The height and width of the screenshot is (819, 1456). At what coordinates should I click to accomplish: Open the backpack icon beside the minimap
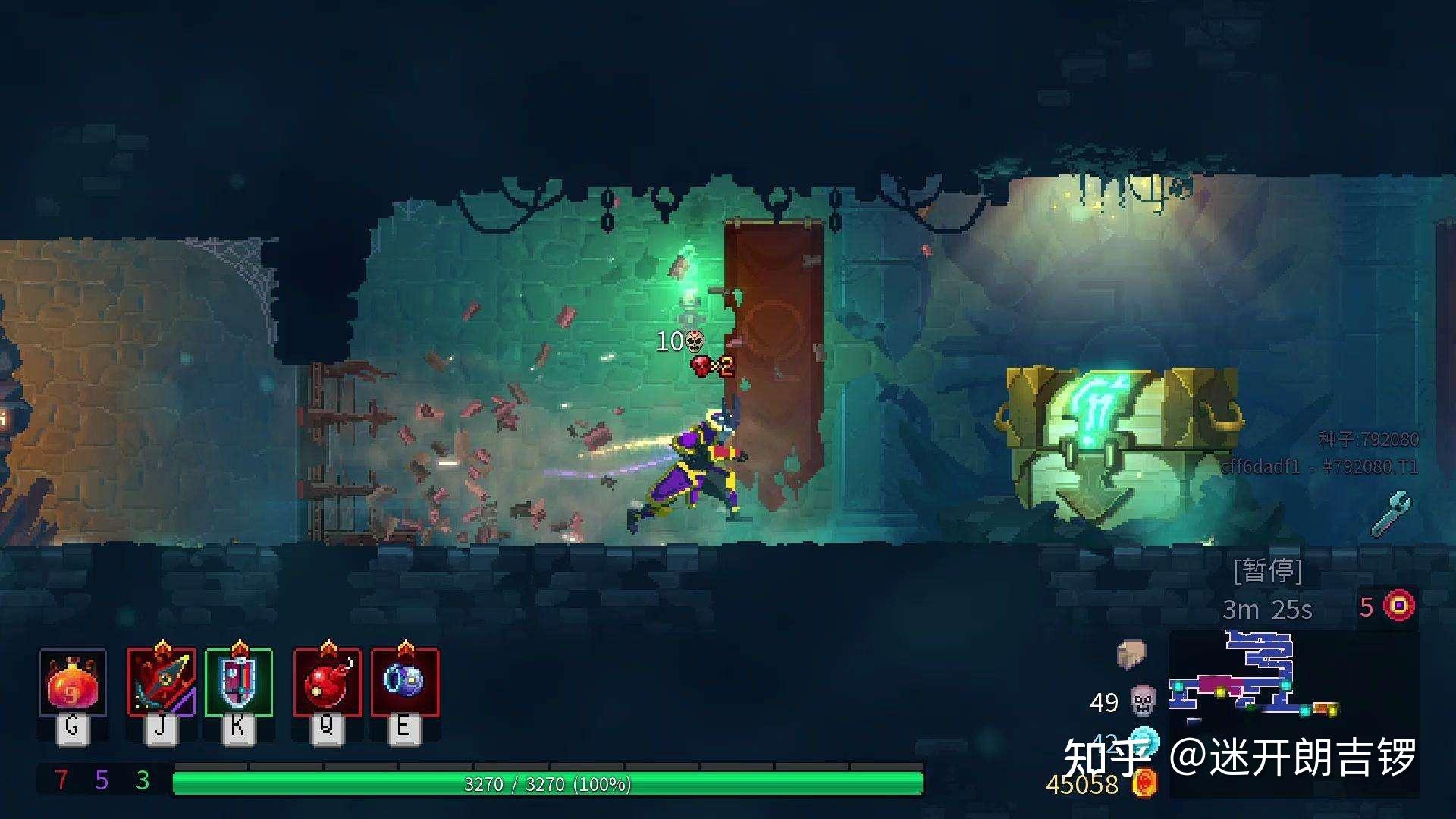pos(1131,654)
